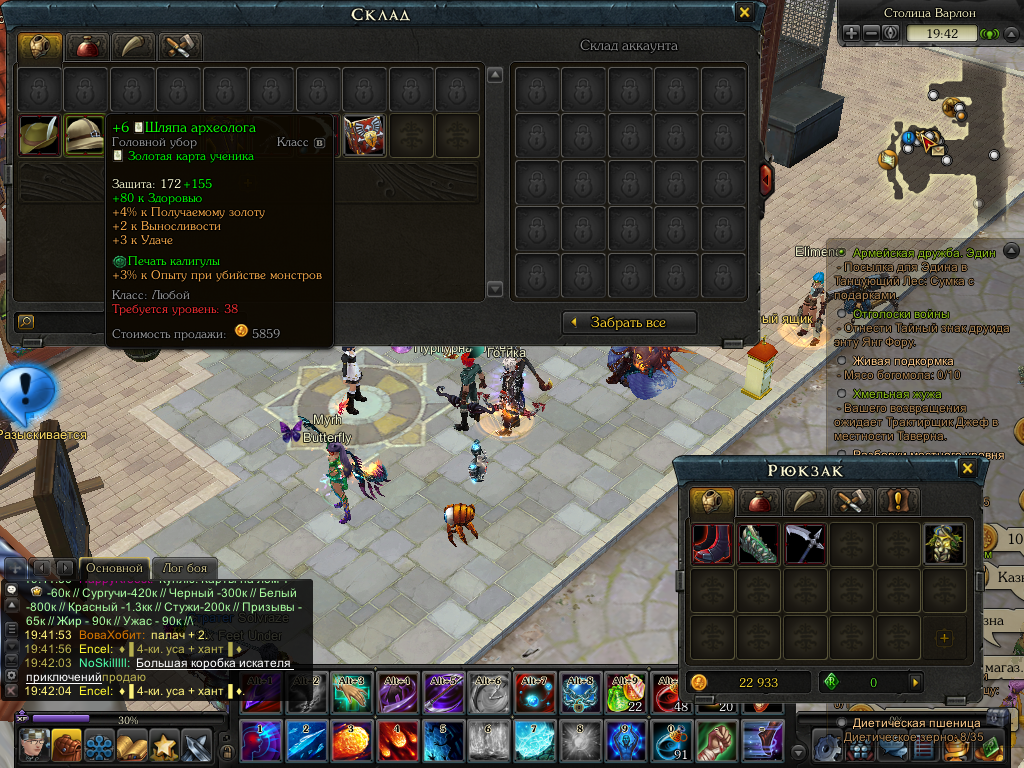
Task: Close the Склад warehouse window
Action: [x=744, y=13]
